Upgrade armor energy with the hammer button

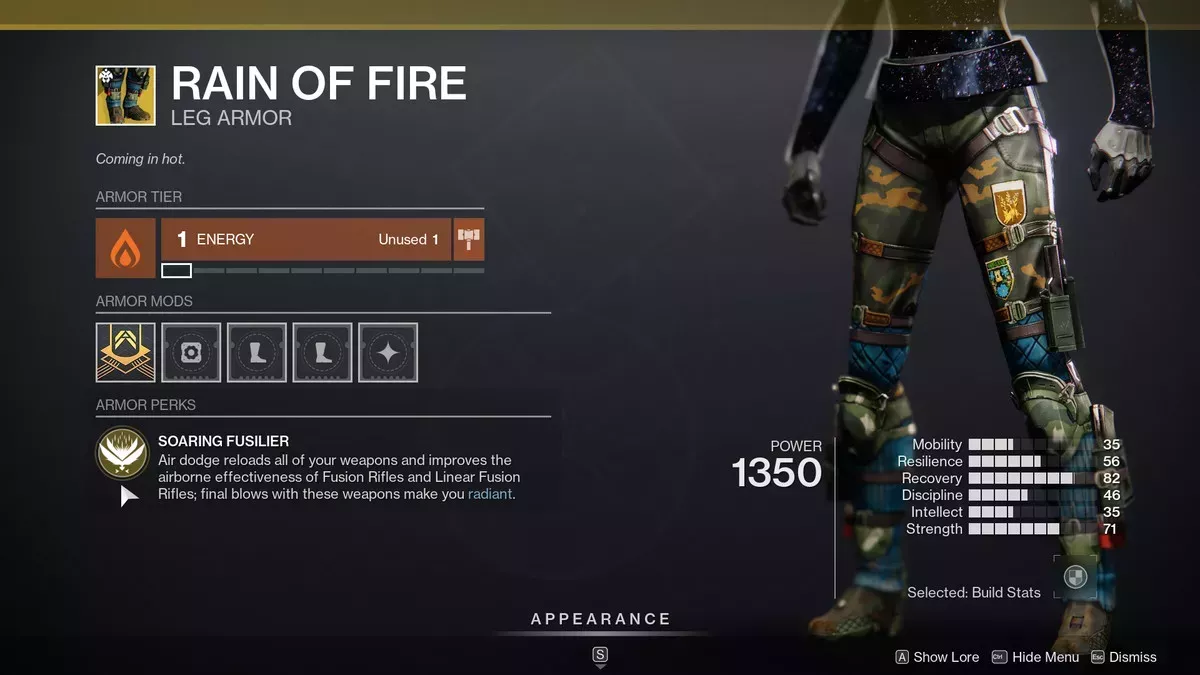pos(469,240)
